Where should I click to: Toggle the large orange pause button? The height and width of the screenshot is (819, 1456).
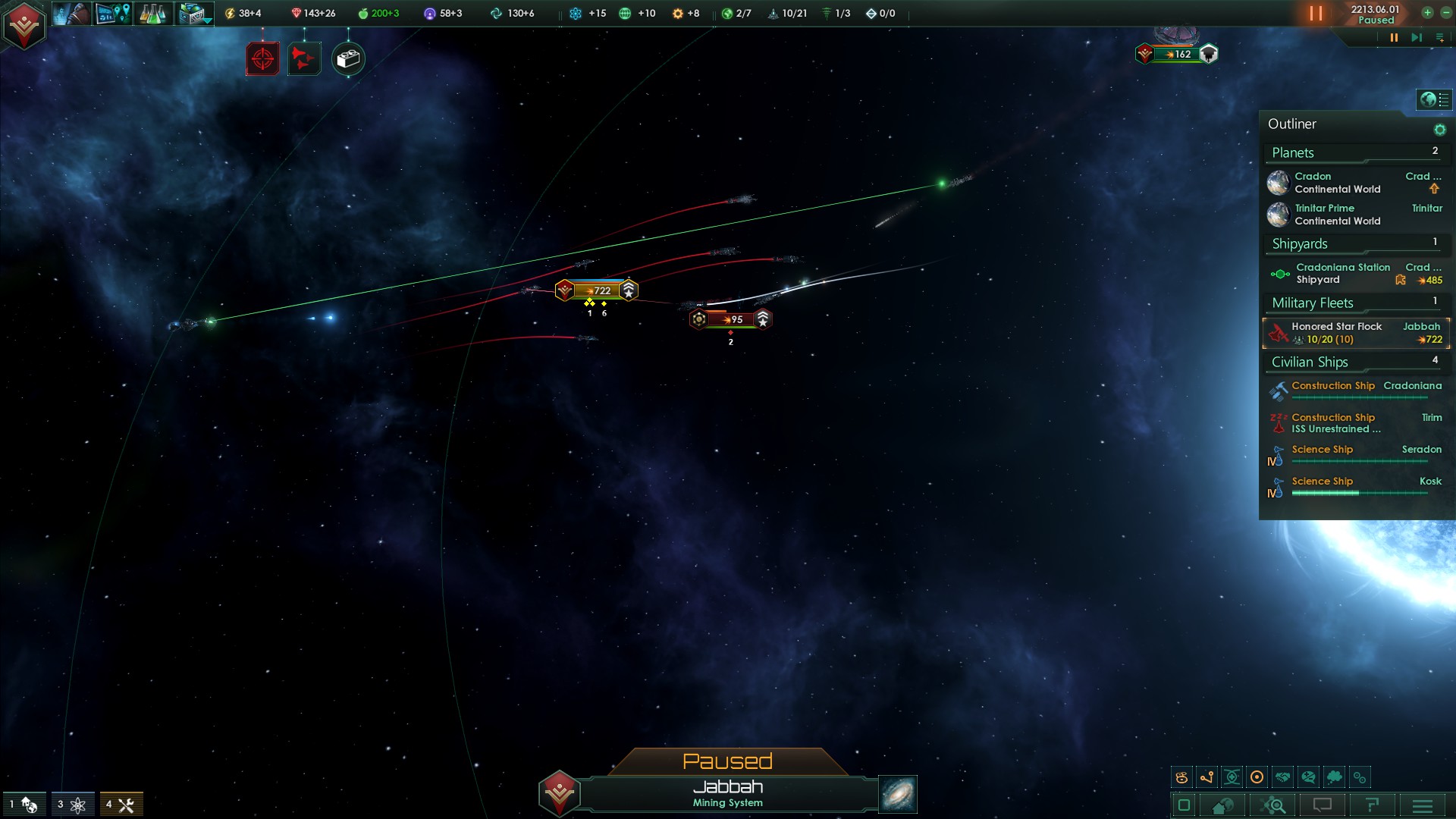point(1316,14)
